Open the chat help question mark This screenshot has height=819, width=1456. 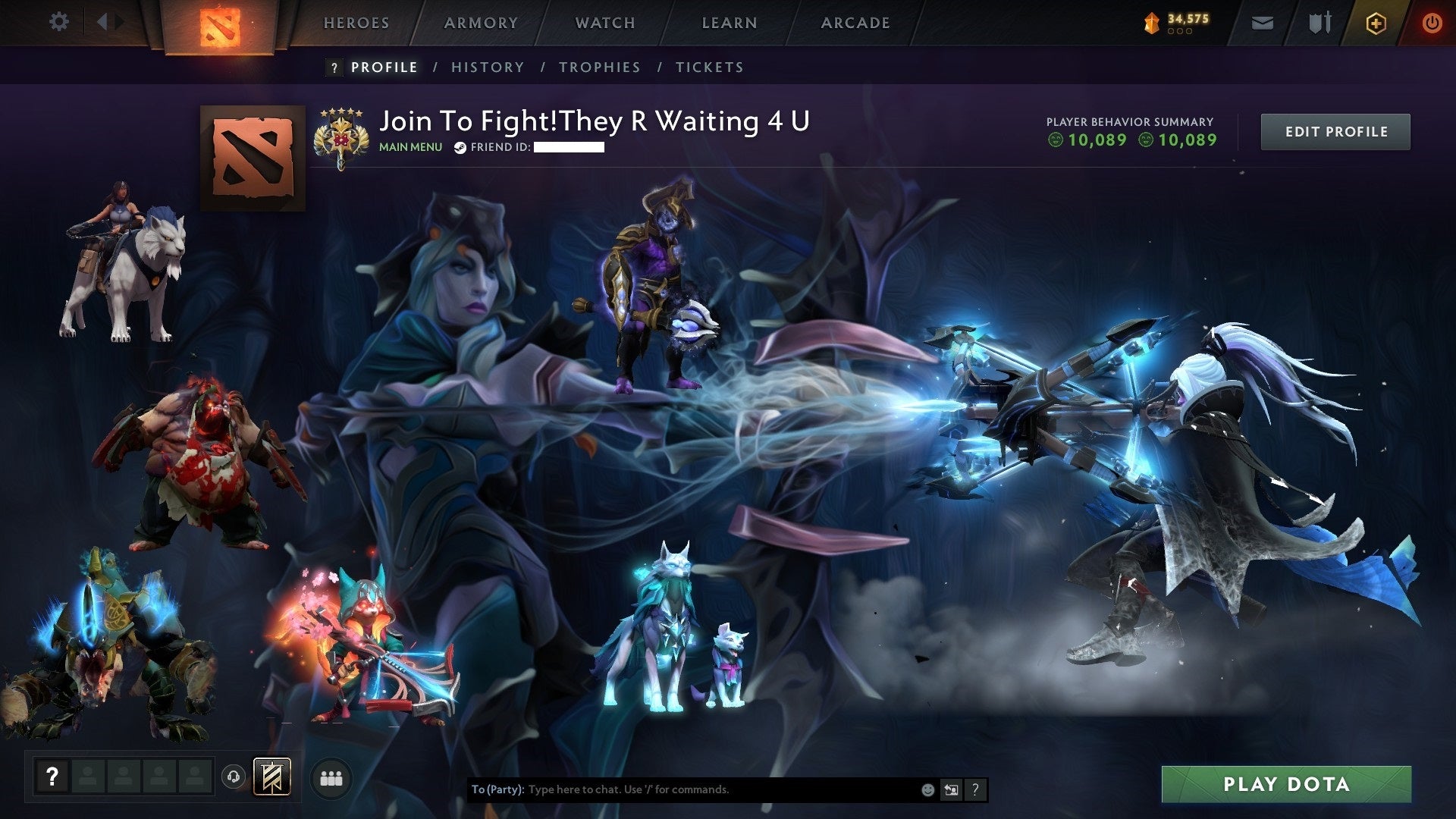coord(976,789)
